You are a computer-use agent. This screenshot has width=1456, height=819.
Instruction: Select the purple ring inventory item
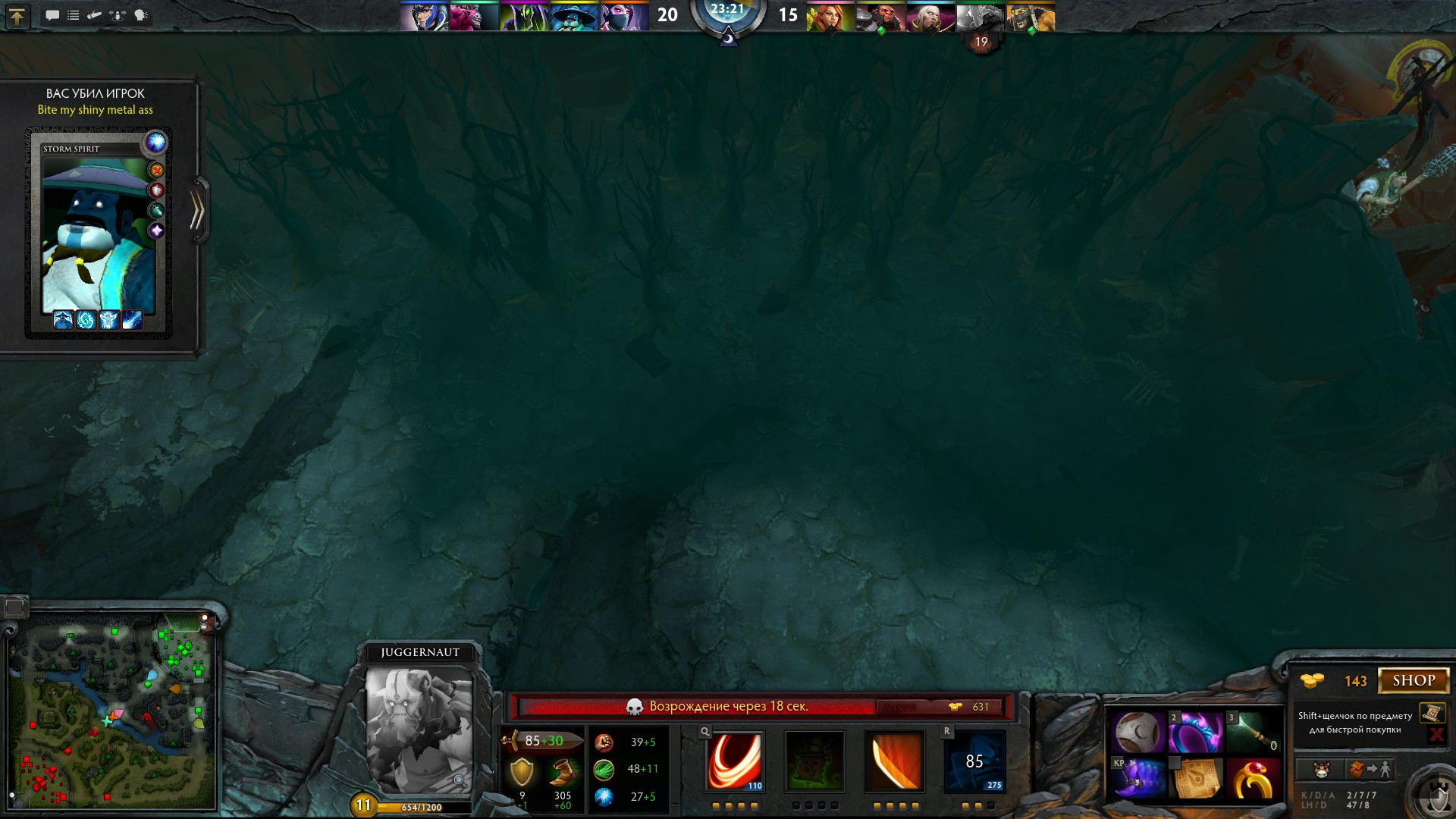pos(1195,733)
